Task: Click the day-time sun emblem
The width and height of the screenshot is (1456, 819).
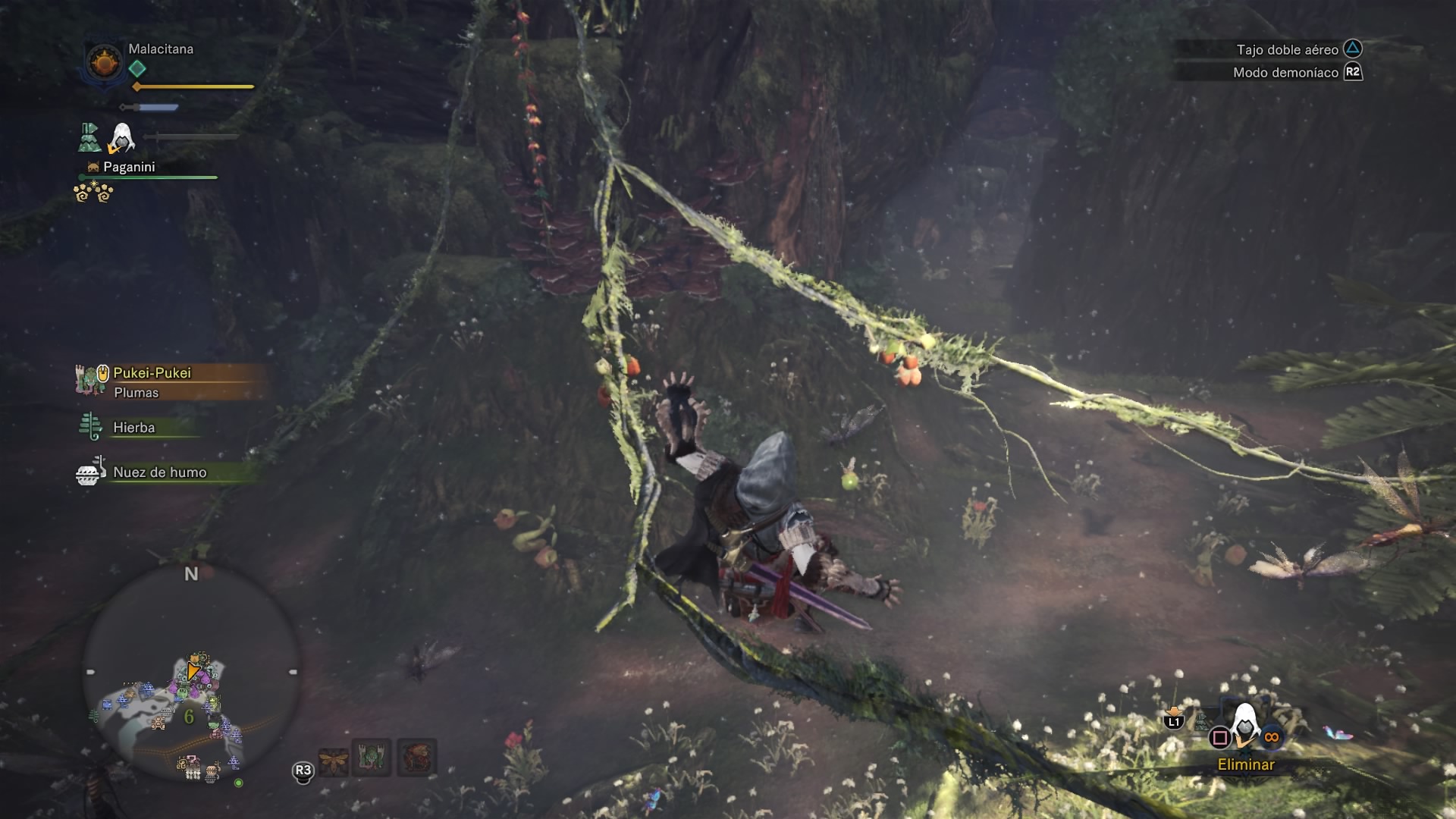Action: (x=104, y=61)
